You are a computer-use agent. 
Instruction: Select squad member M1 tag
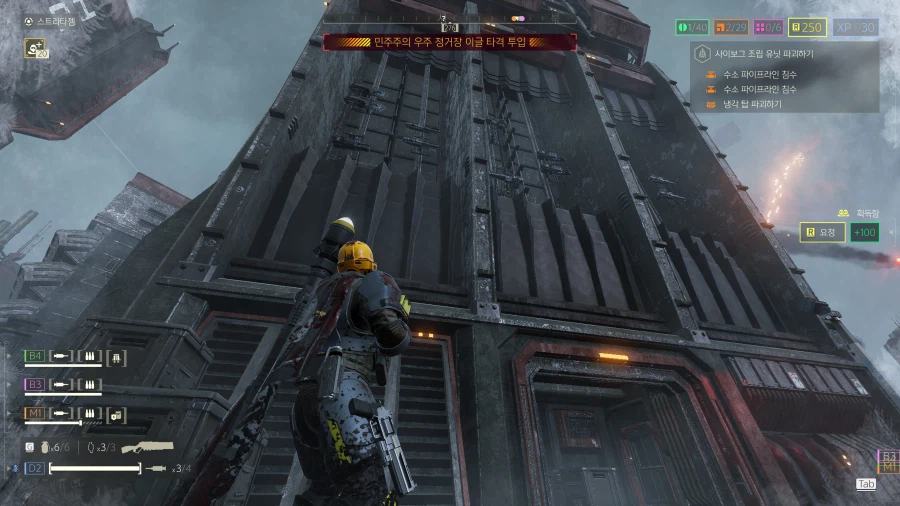point(35,413)
